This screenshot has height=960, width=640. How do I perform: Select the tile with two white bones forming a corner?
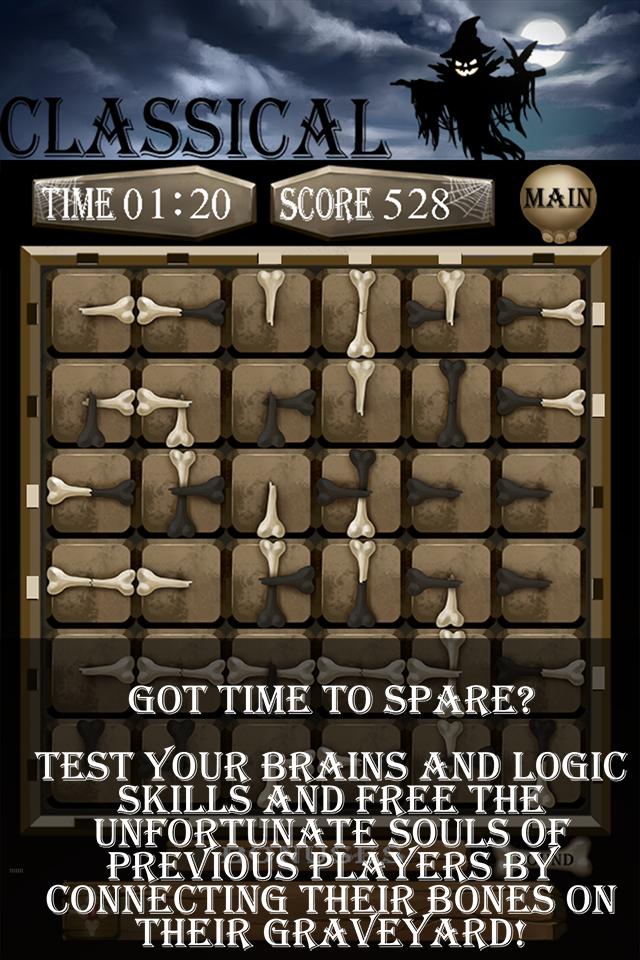[x=181, y=402]
